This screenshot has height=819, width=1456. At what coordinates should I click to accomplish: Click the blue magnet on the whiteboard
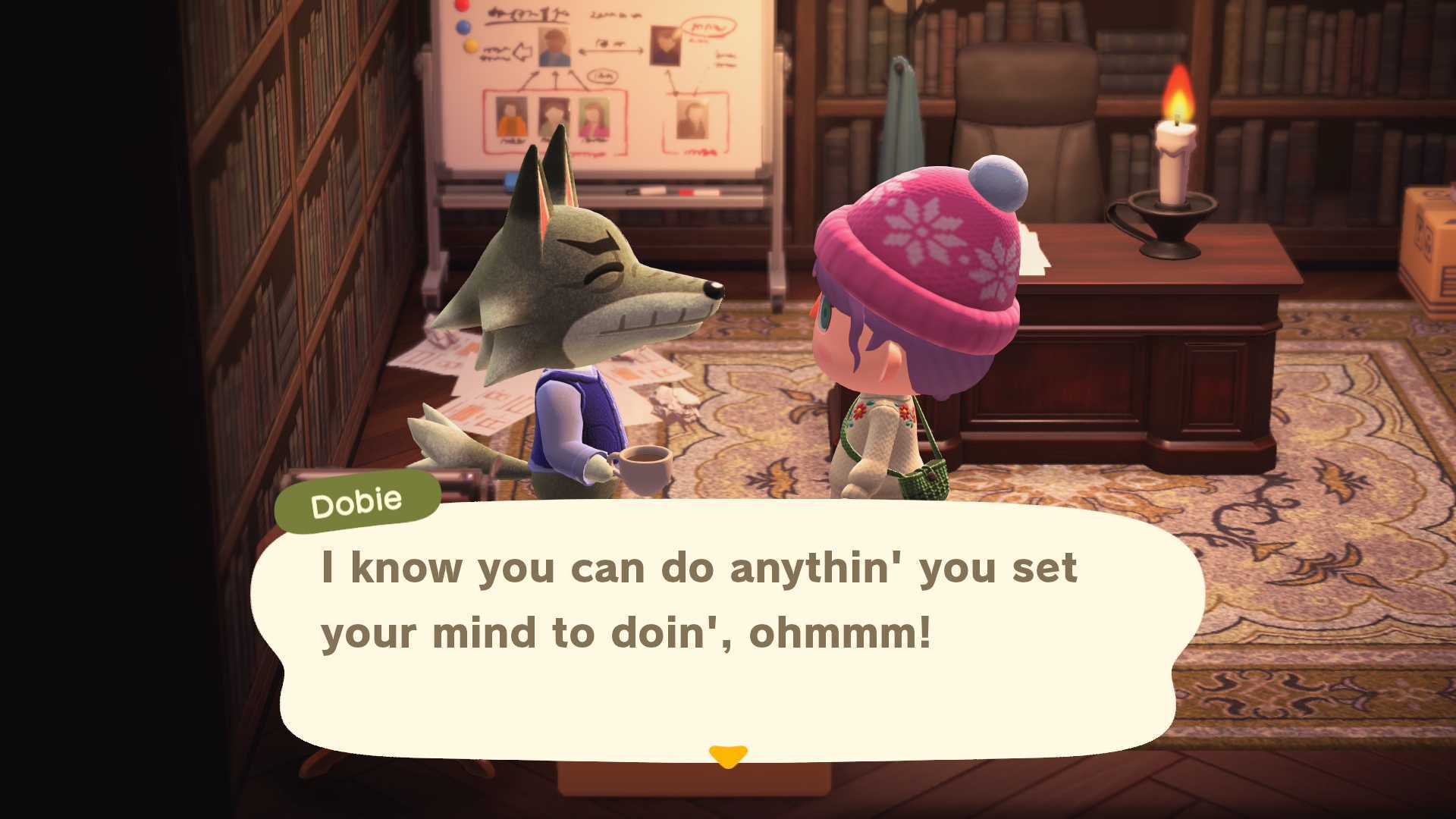(464, 28)
